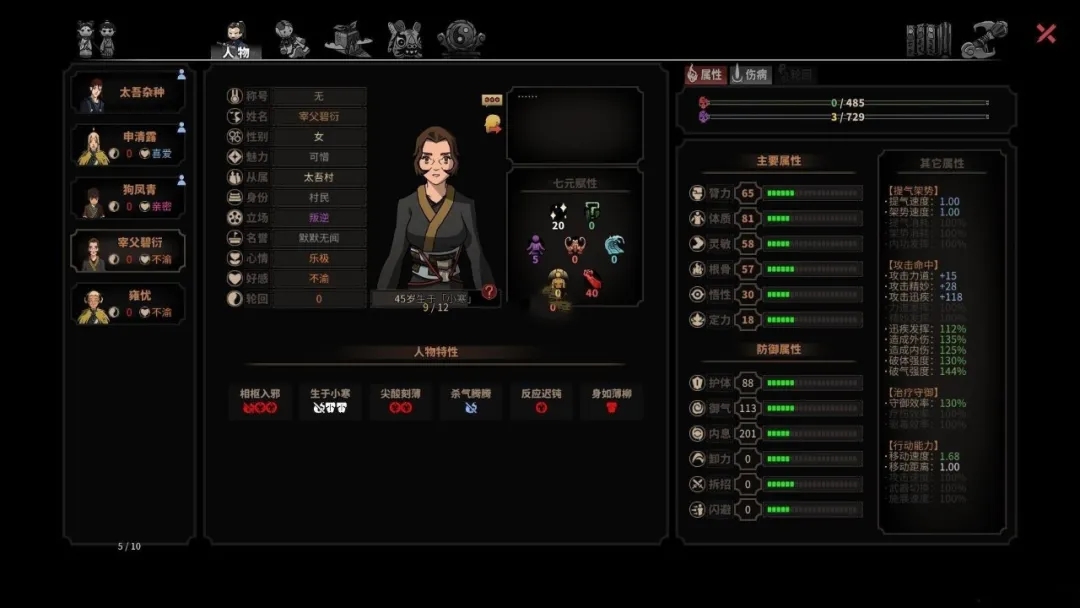The image size is (1080, 608).
Task: Open the bamboo scrolls icon
Action: point(928,39)
